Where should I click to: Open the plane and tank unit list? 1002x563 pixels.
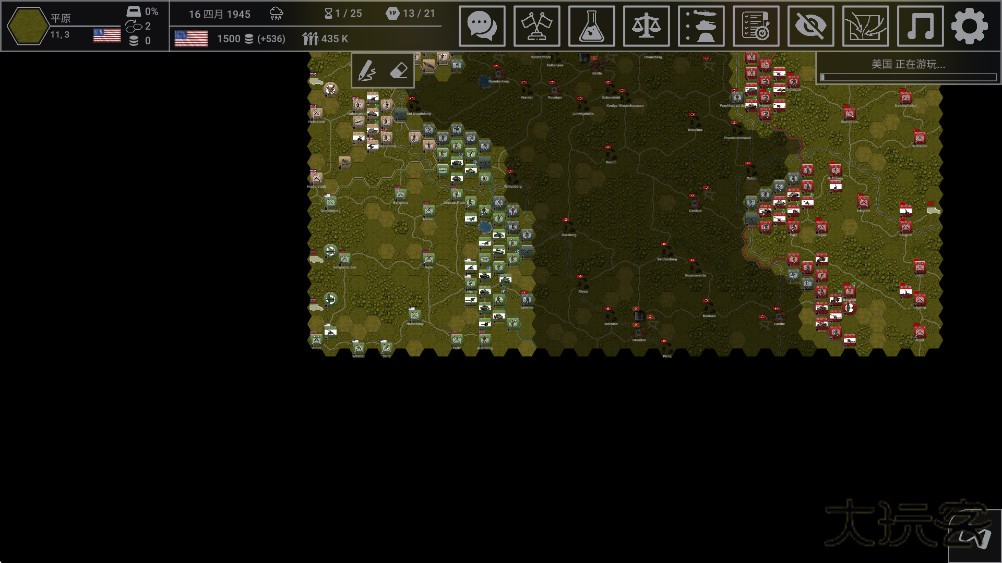click(x=701, y=26)
